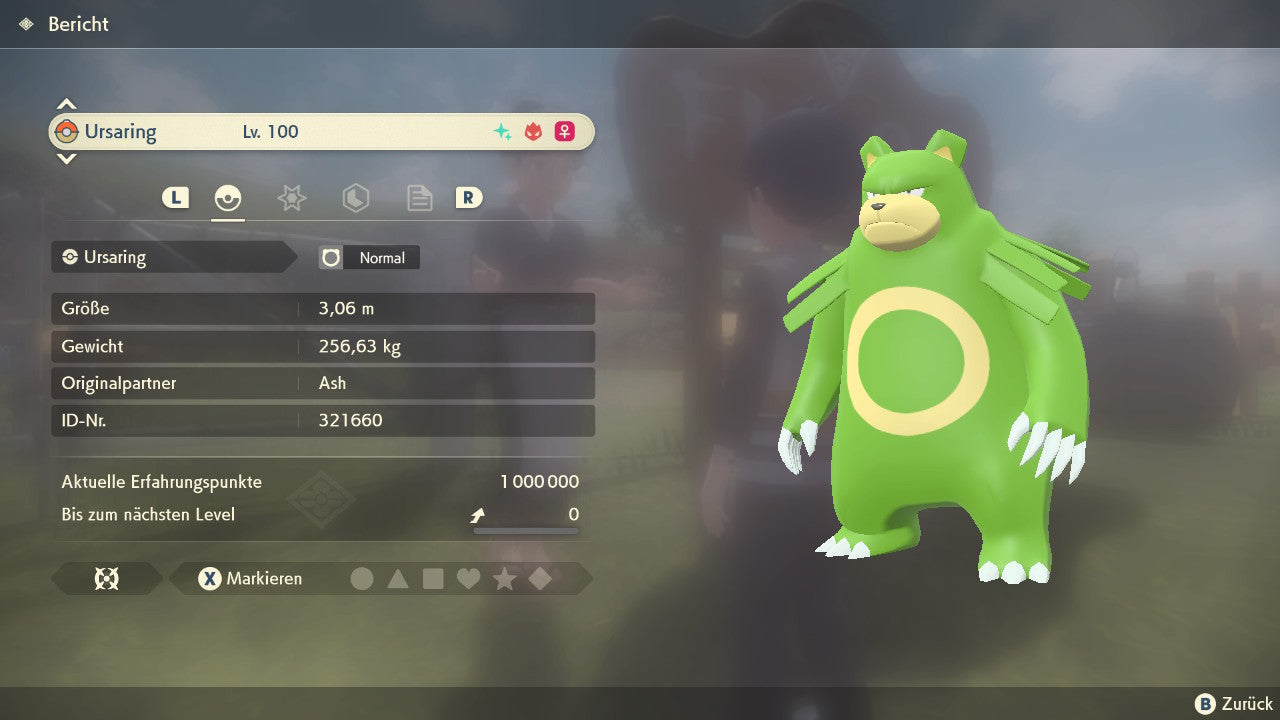Go back with the Zurück button

(1234, 704)
